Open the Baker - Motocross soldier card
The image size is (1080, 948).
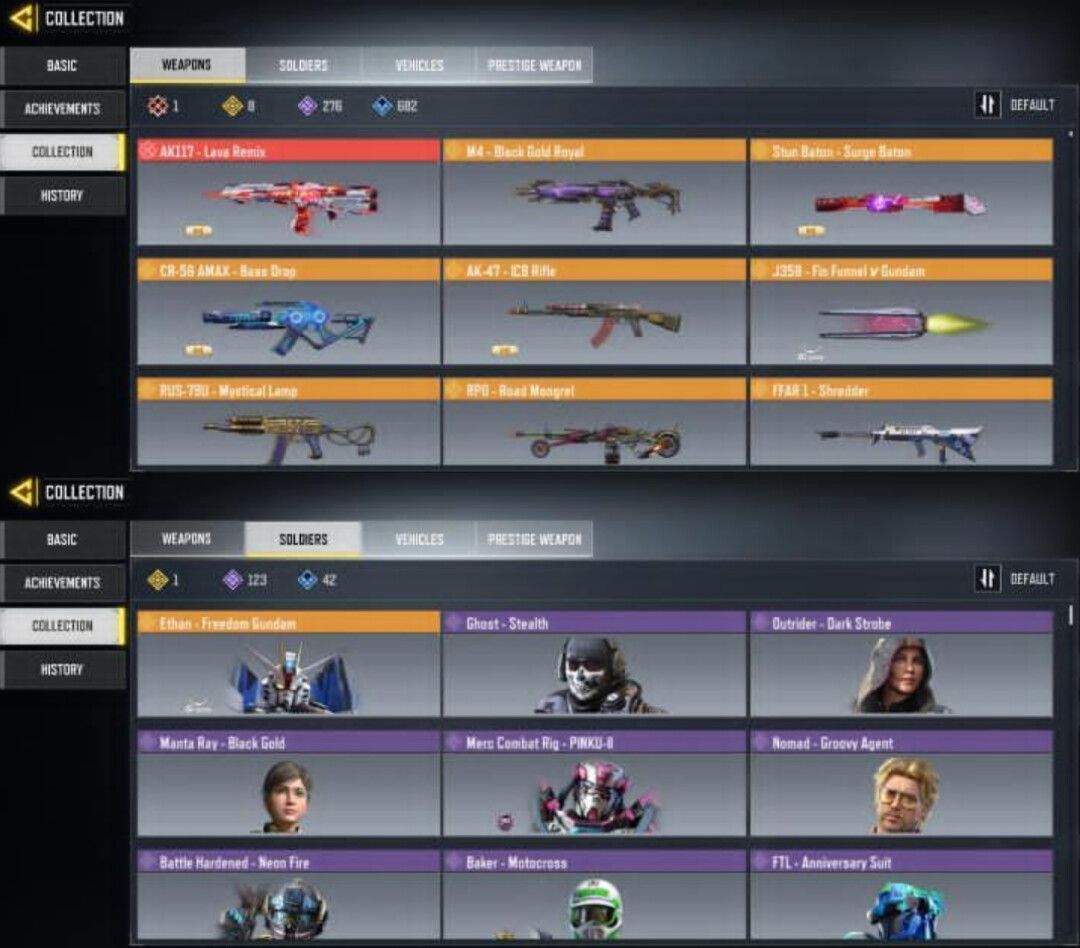594,895
